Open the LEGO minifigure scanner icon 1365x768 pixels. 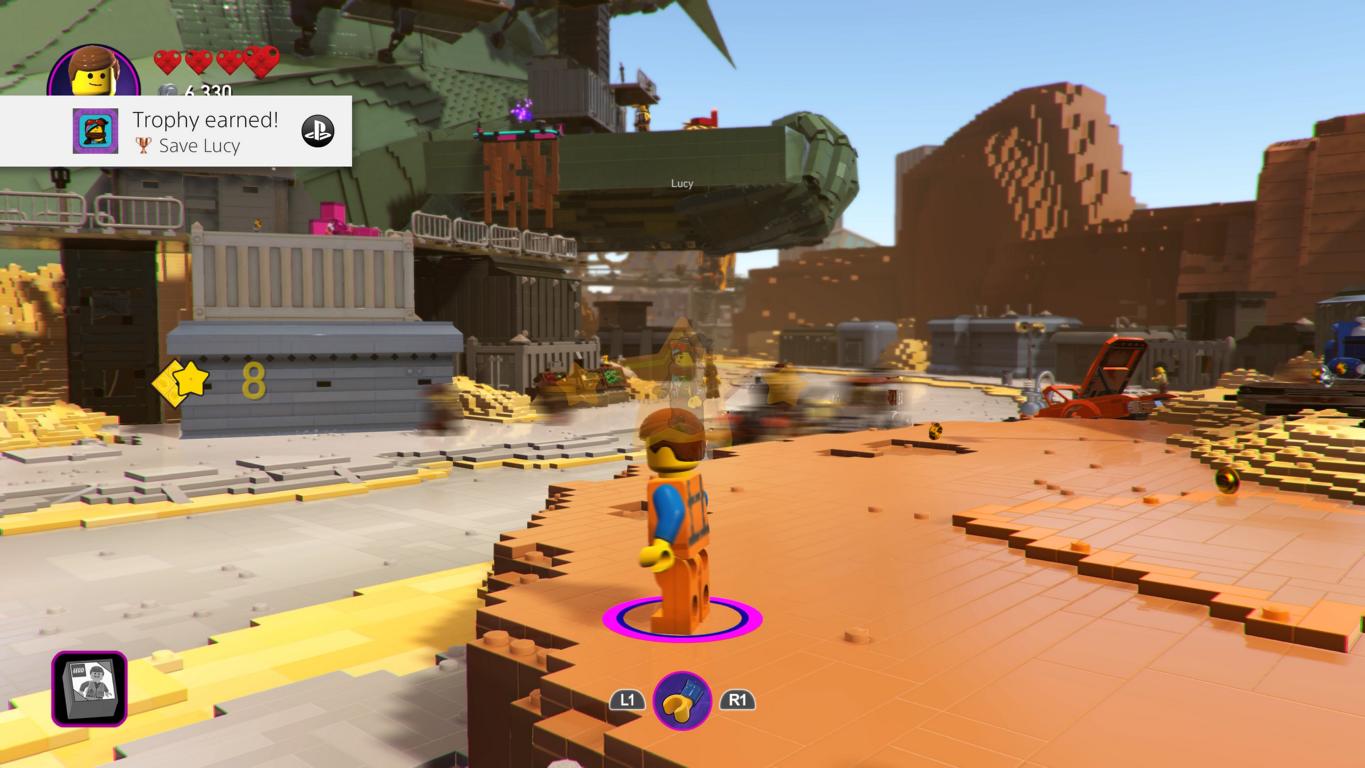[x=90, y=688]
